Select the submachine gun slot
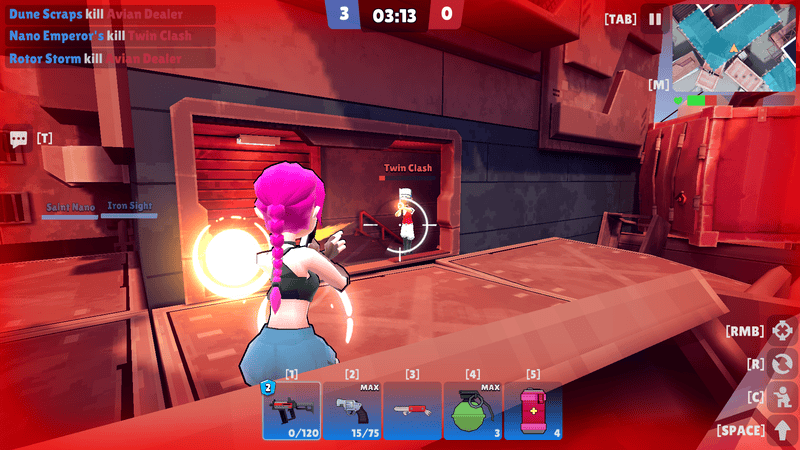This screenshot has width=800, height=450. (x=291, y=410)
